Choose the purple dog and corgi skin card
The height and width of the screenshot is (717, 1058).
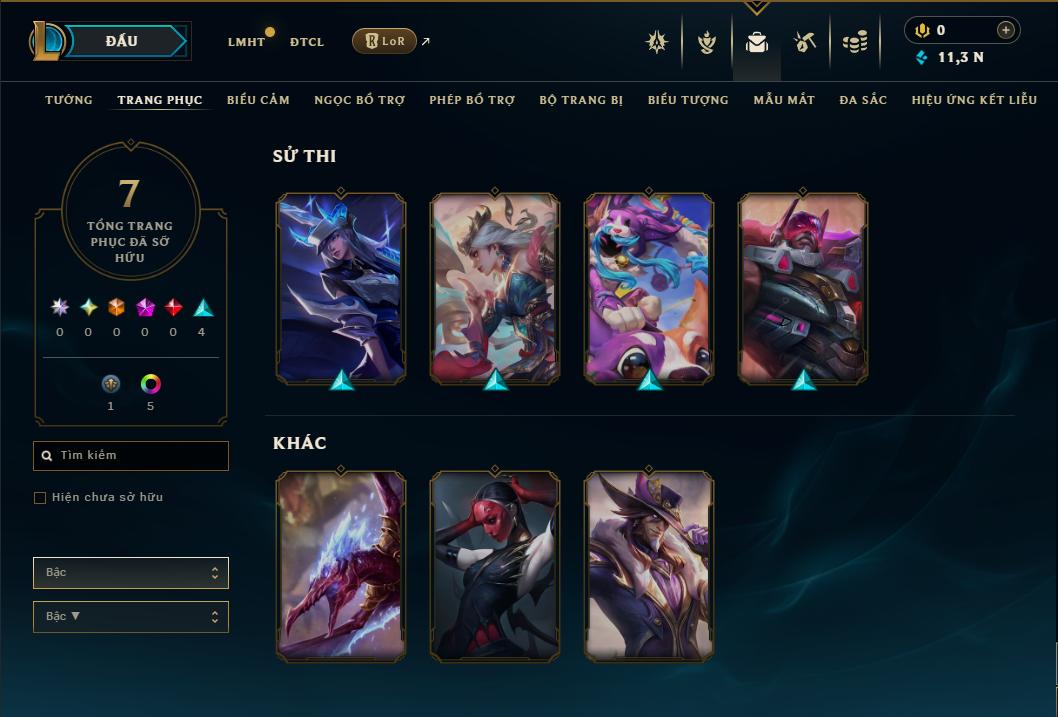tap(649, 288)
